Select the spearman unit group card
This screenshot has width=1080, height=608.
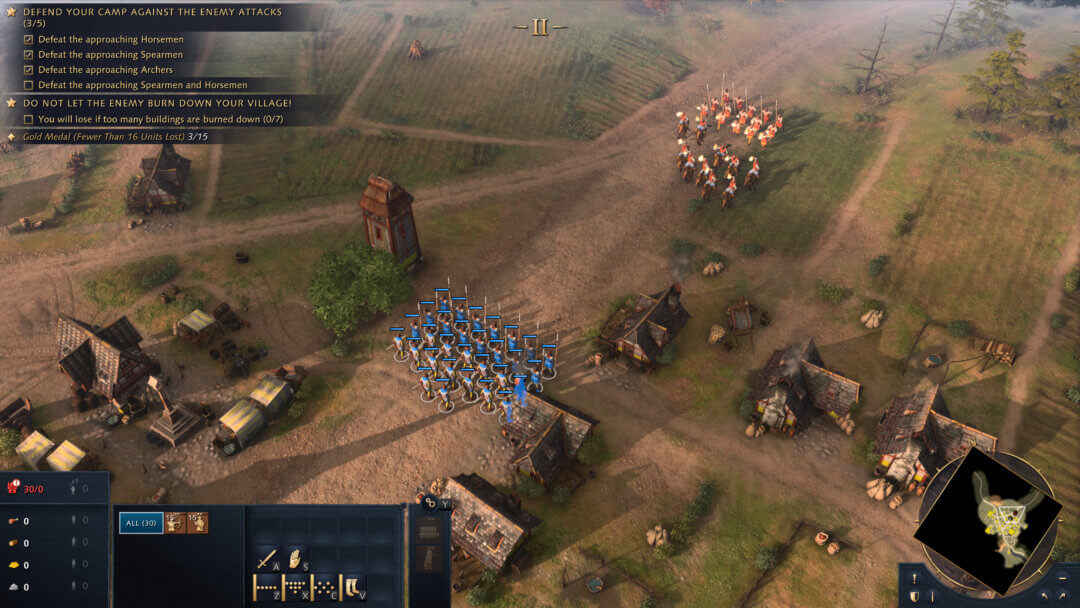198,522
